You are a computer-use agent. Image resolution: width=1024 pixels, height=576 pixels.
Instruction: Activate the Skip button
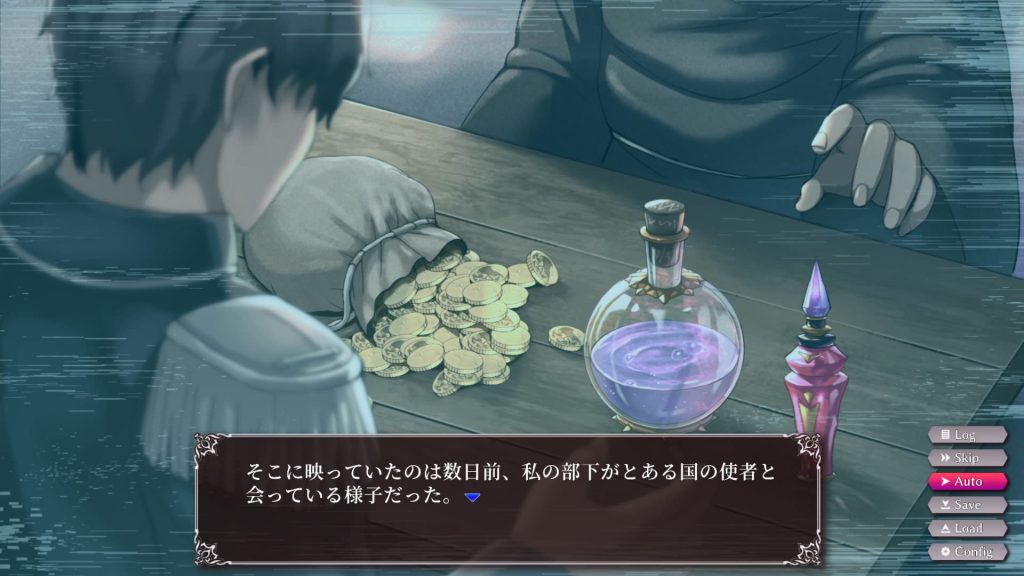tap(966, 458)
